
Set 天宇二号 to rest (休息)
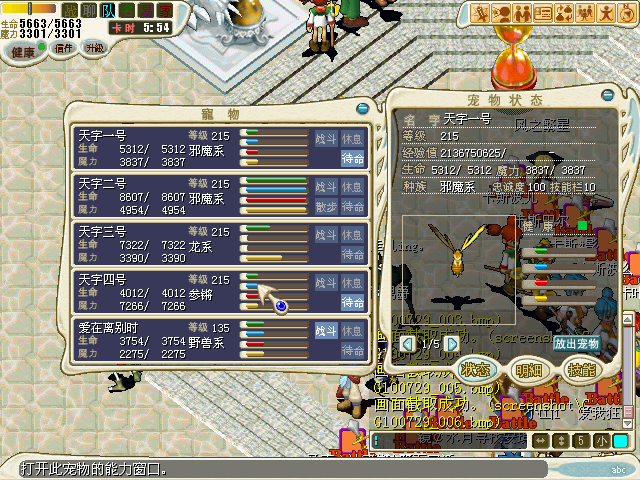point(352,186)
